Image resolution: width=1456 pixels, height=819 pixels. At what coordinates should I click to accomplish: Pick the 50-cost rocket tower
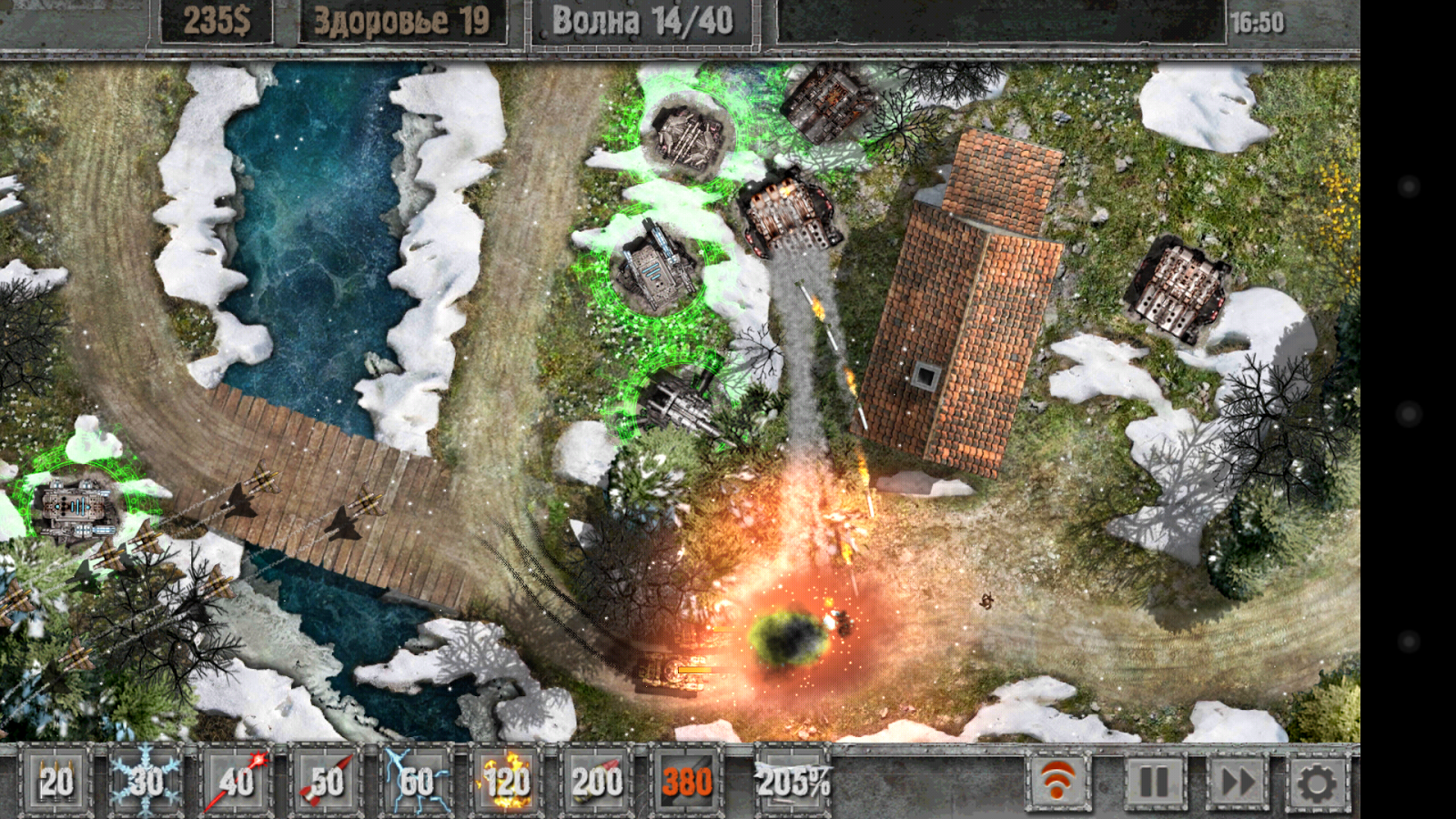(x=327, y=781)
